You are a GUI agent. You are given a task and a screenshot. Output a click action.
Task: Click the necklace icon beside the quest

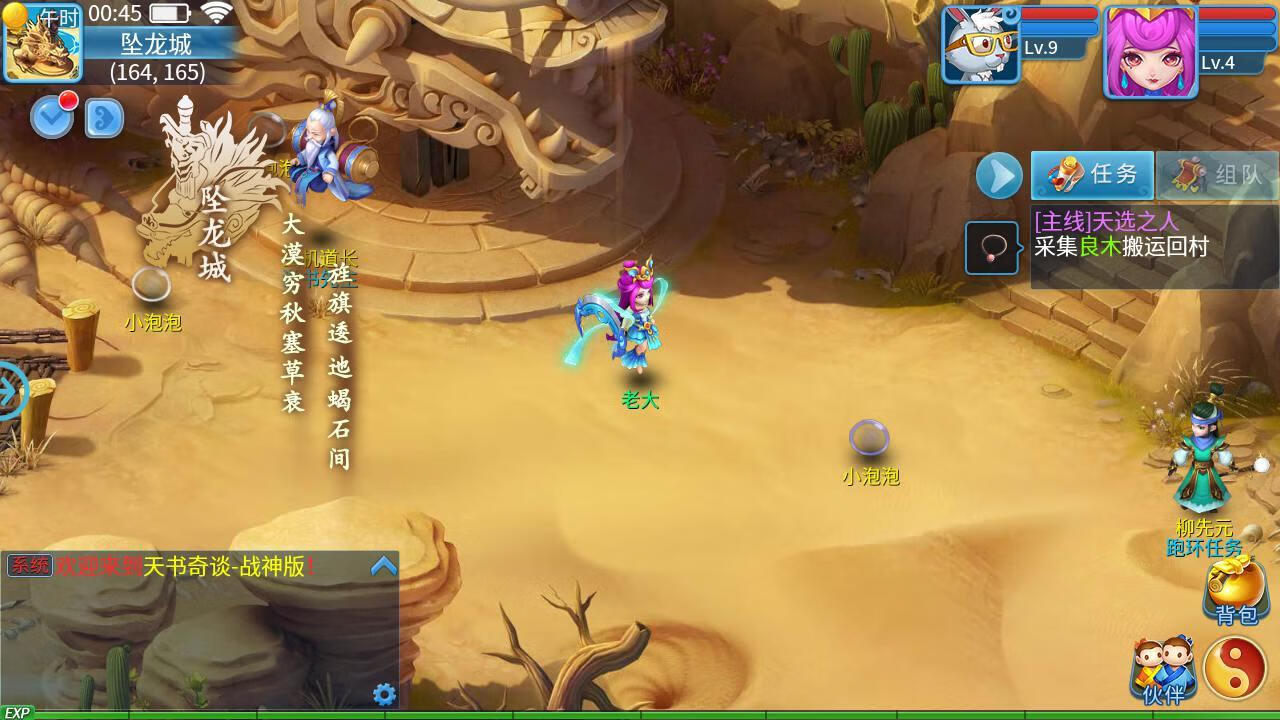click(992, 248)
